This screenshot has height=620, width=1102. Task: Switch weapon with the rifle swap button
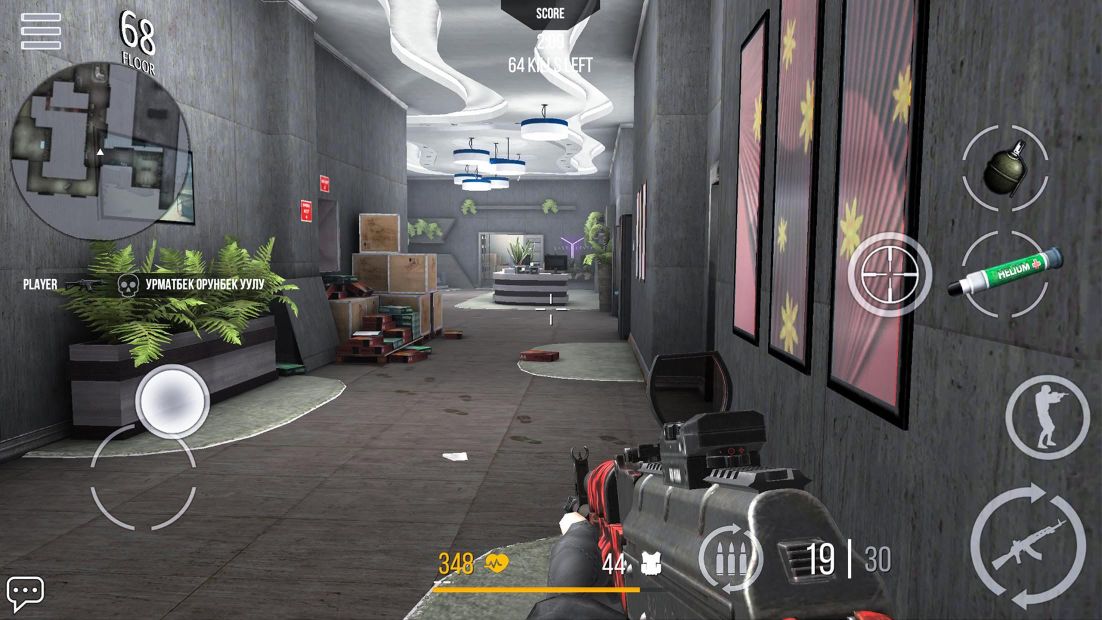tap(1028, 546)
